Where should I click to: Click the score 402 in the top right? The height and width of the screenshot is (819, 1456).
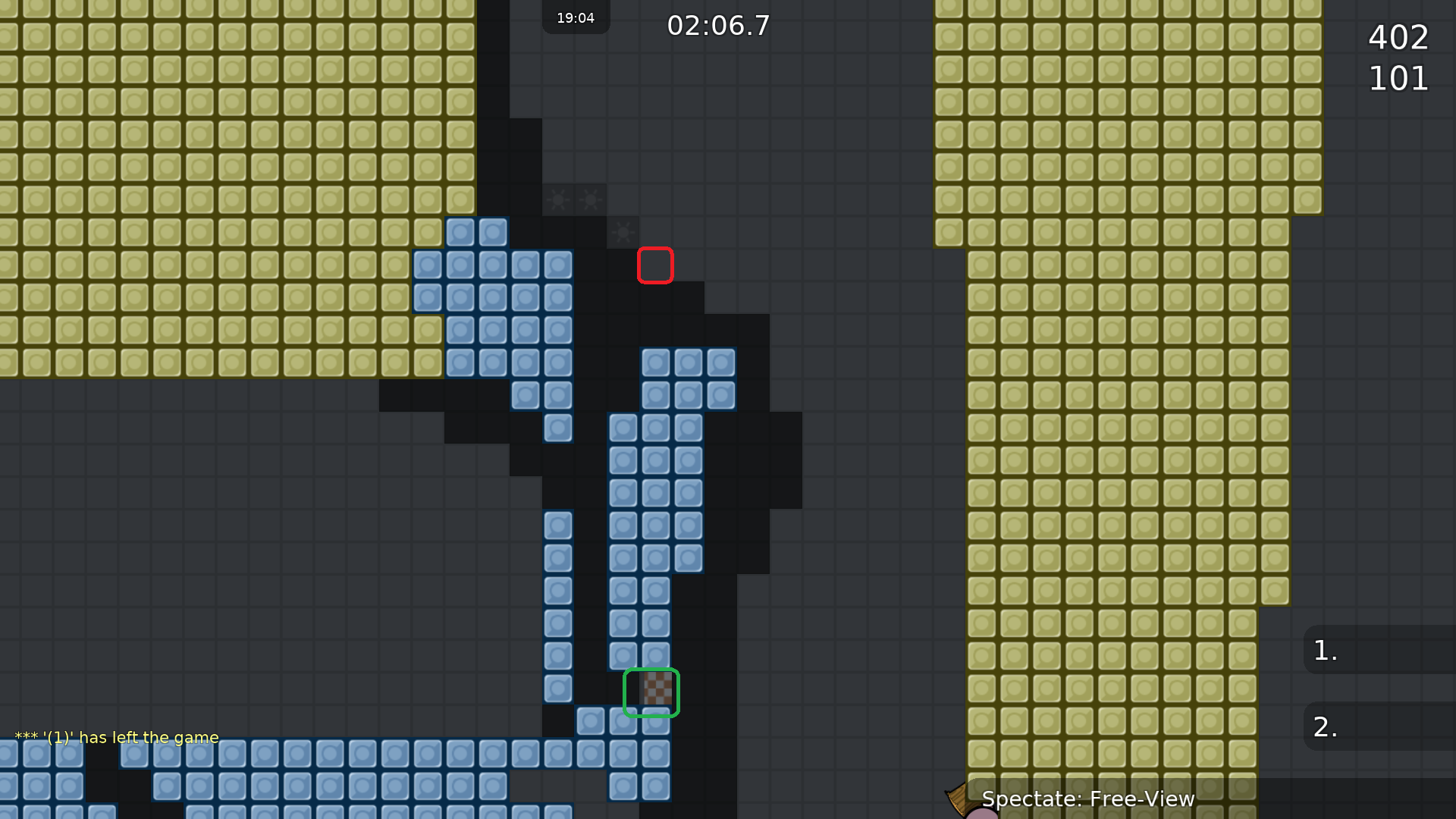[1398, 38]
